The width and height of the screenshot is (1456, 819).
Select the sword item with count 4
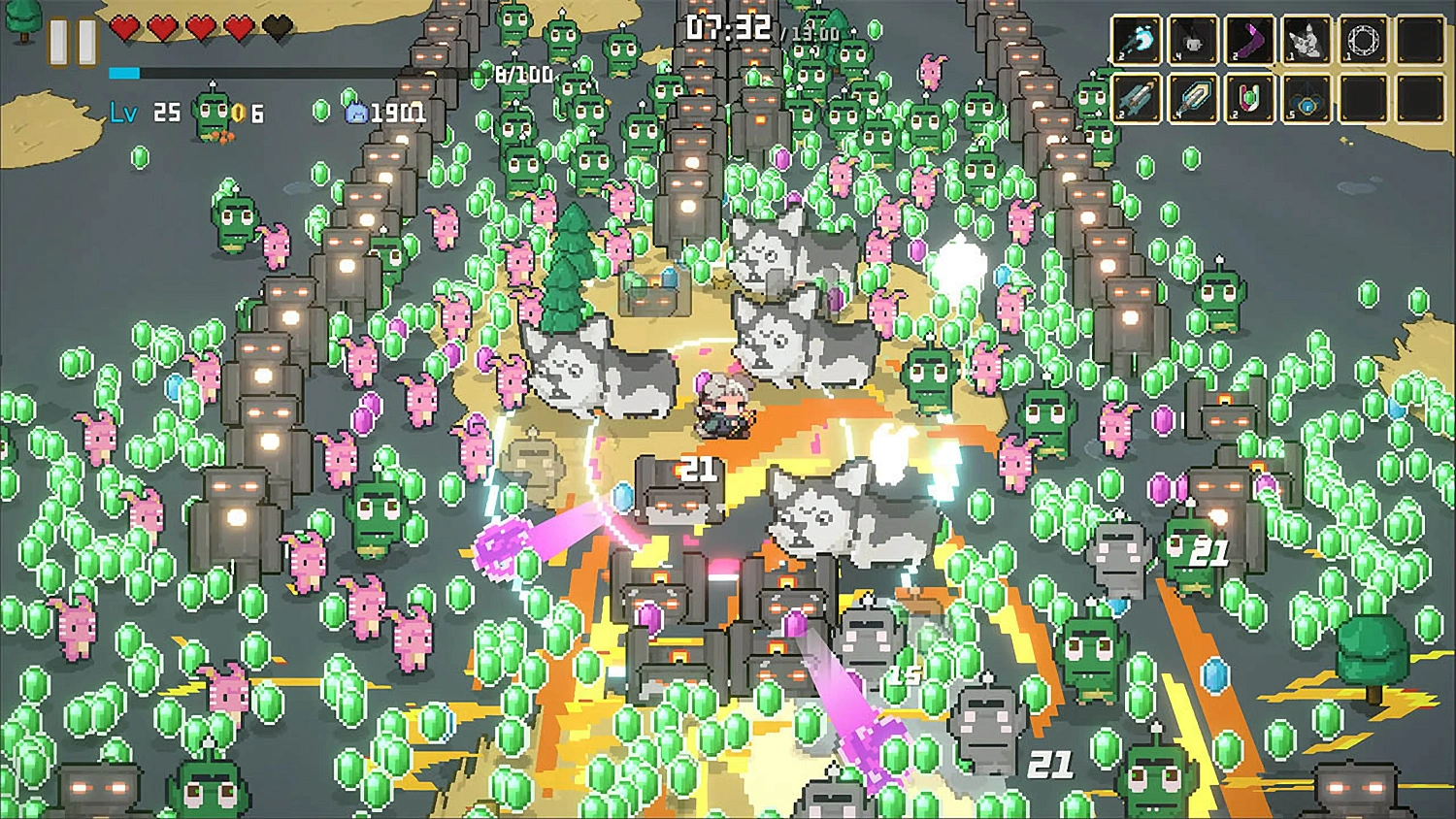coord(1193,98)
